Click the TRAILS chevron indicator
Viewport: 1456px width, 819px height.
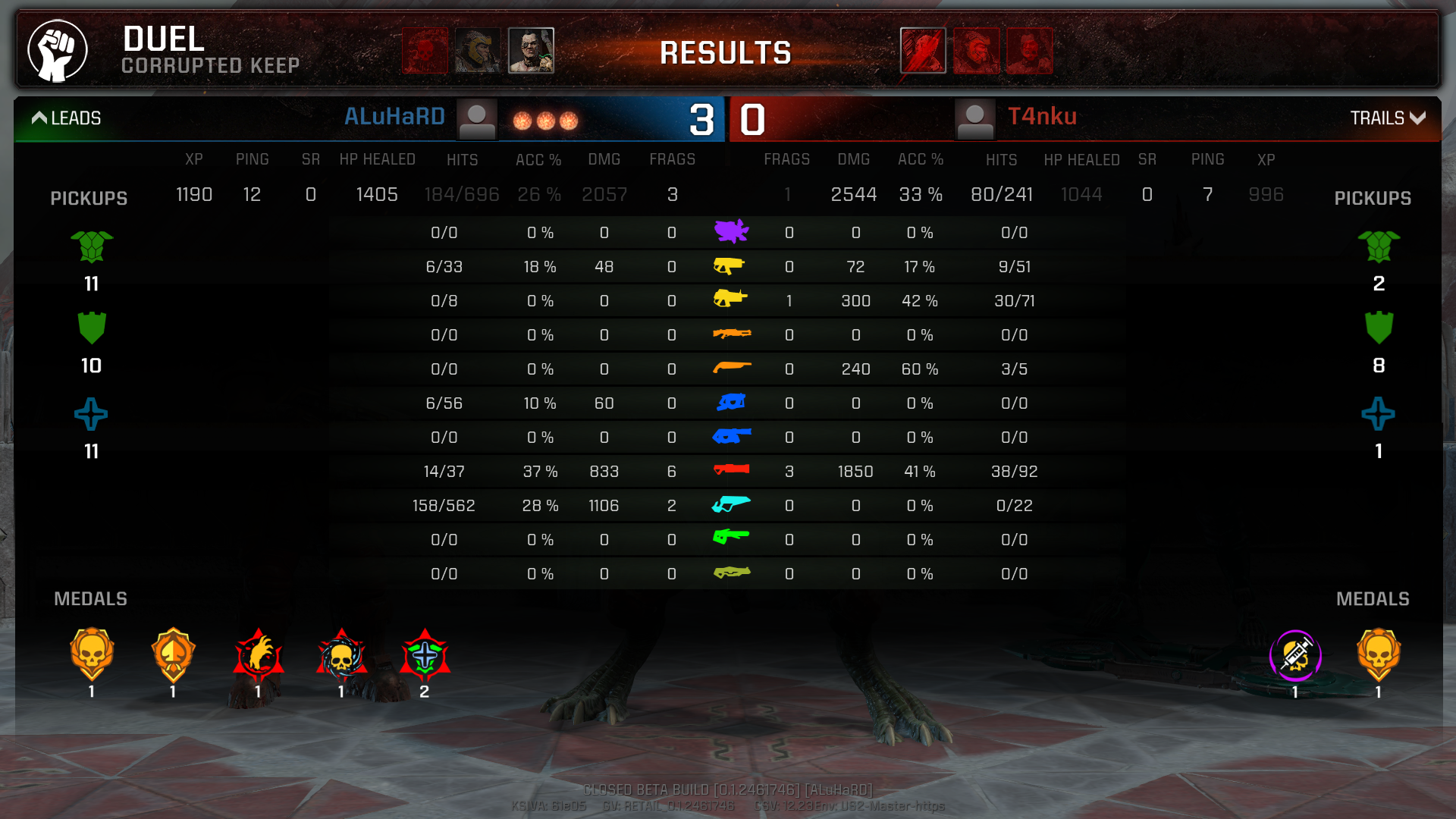pyautogui.click(x=1418, y=118)
